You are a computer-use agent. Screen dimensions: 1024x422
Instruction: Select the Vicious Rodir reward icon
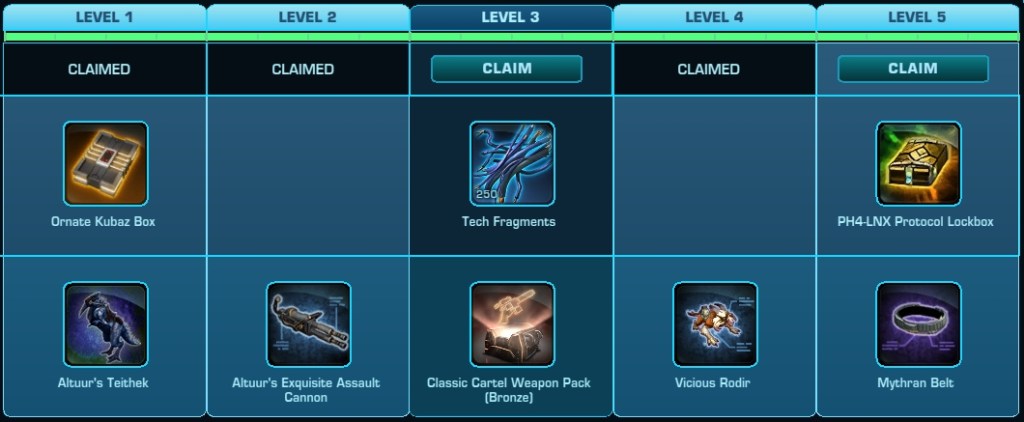[715, 324]
